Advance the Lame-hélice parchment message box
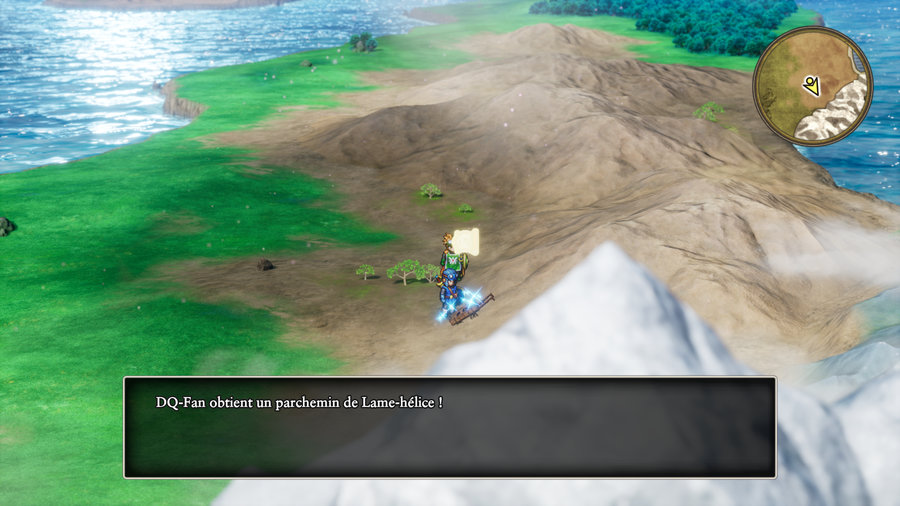This screenshot has width=900, height=506. click(449, 427)
